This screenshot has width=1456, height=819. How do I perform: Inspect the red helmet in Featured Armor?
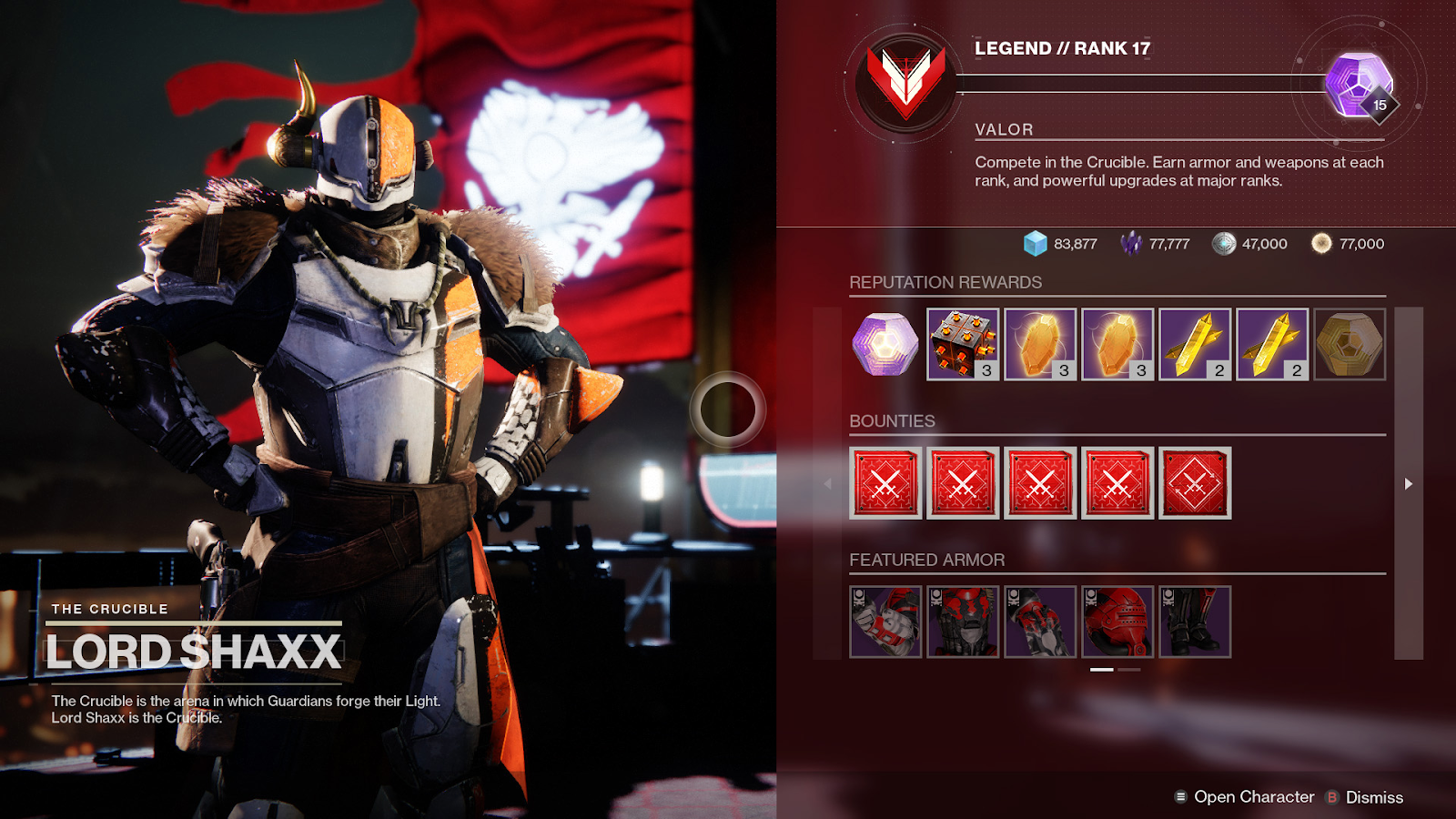click(x=1117, y=622)
